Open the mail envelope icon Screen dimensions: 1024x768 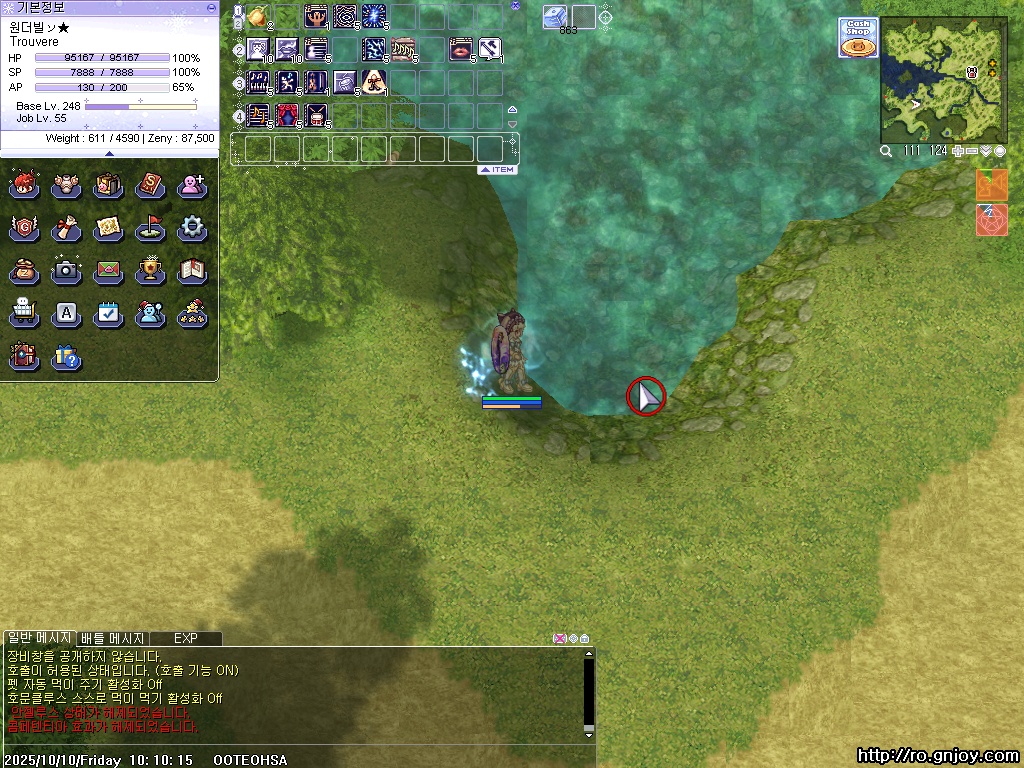pyautogui.click(x=108, y=271)
